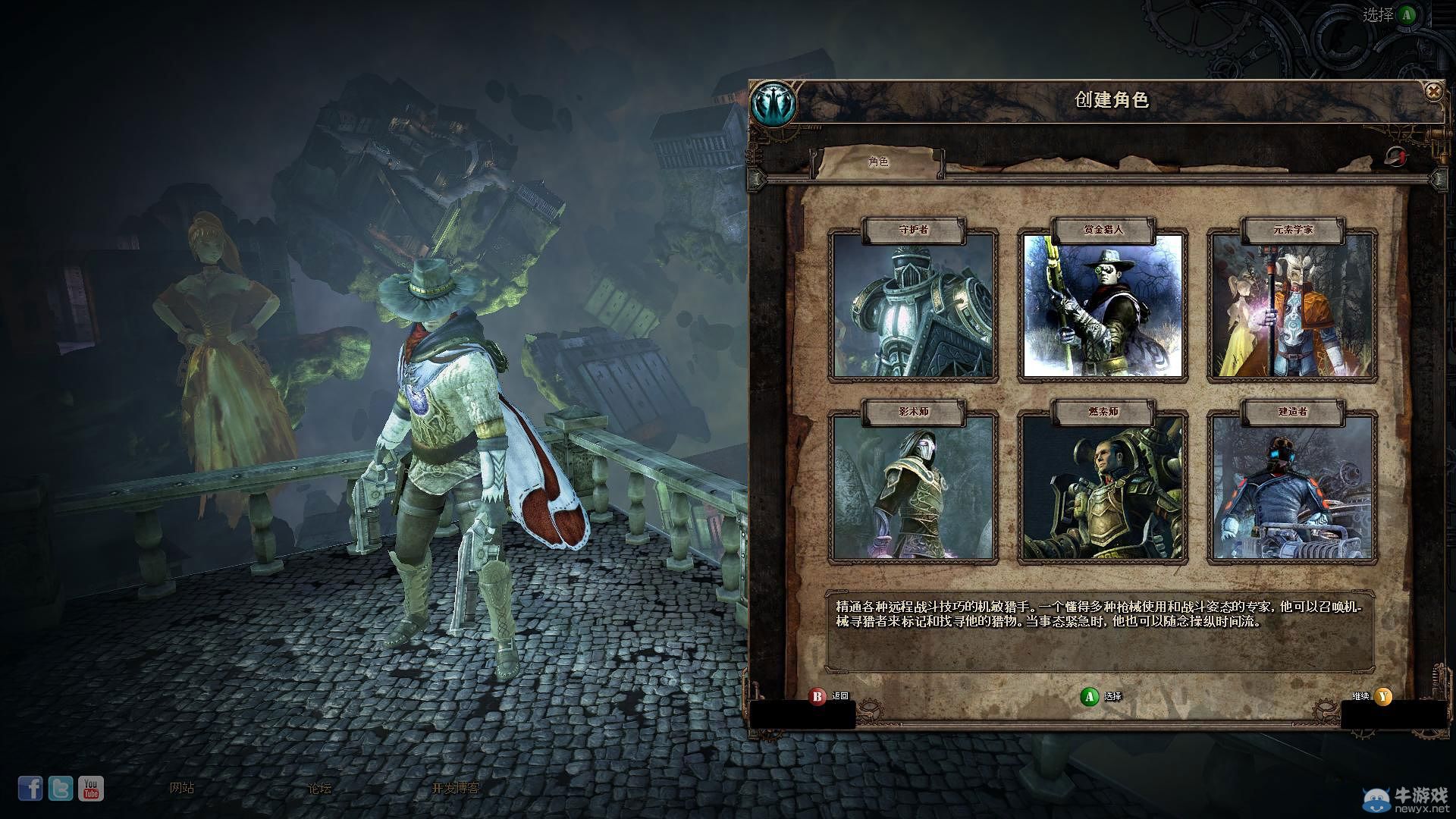Choose the 赏金猎人 bounty hunter class
The width and height of the screenshot is (1456, 819).
click(x=1103, y=305)
